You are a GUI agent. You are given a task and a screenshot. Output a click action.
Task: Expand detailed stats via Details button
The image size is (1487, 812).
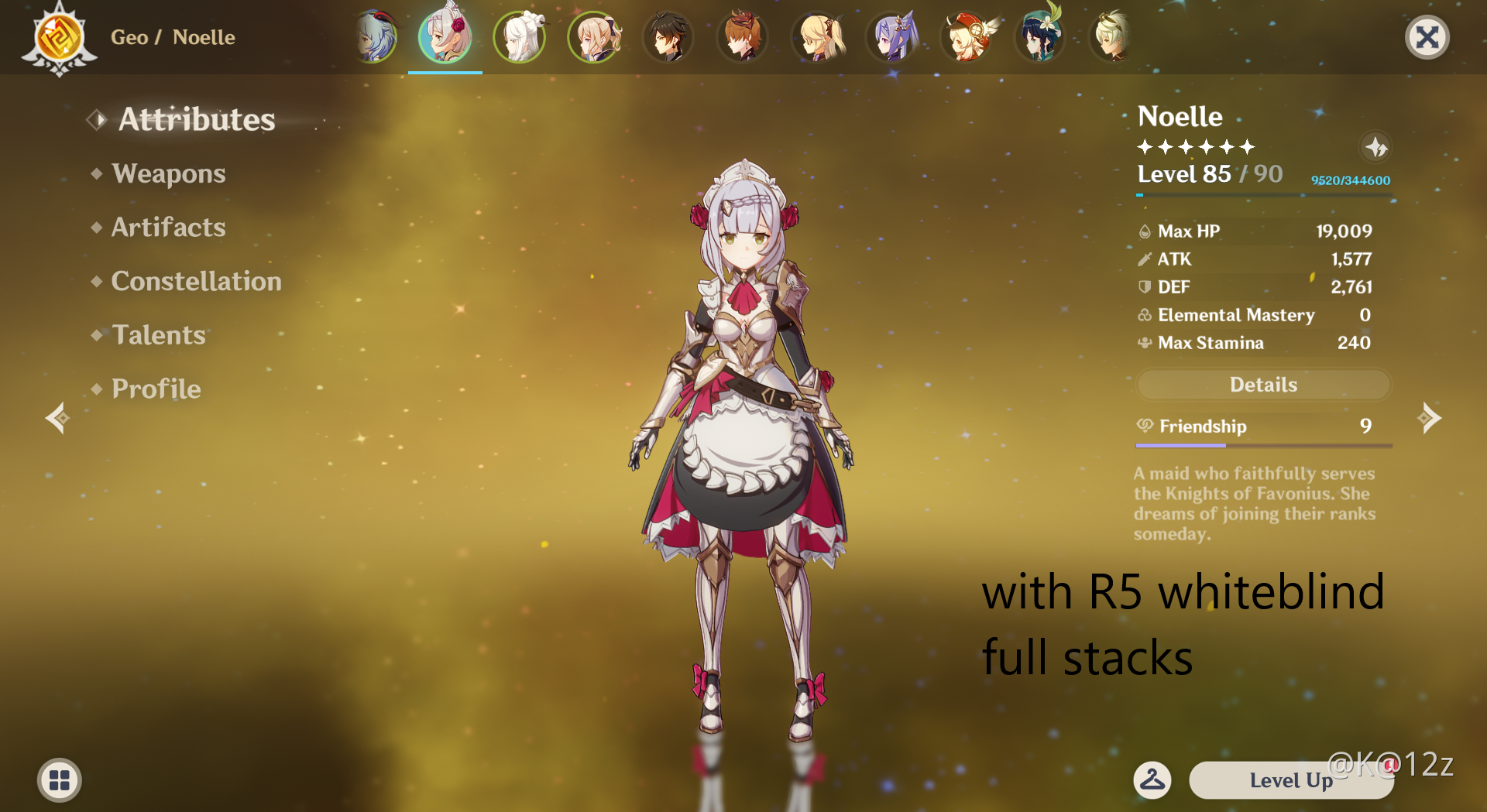(x=1262, y=385)
